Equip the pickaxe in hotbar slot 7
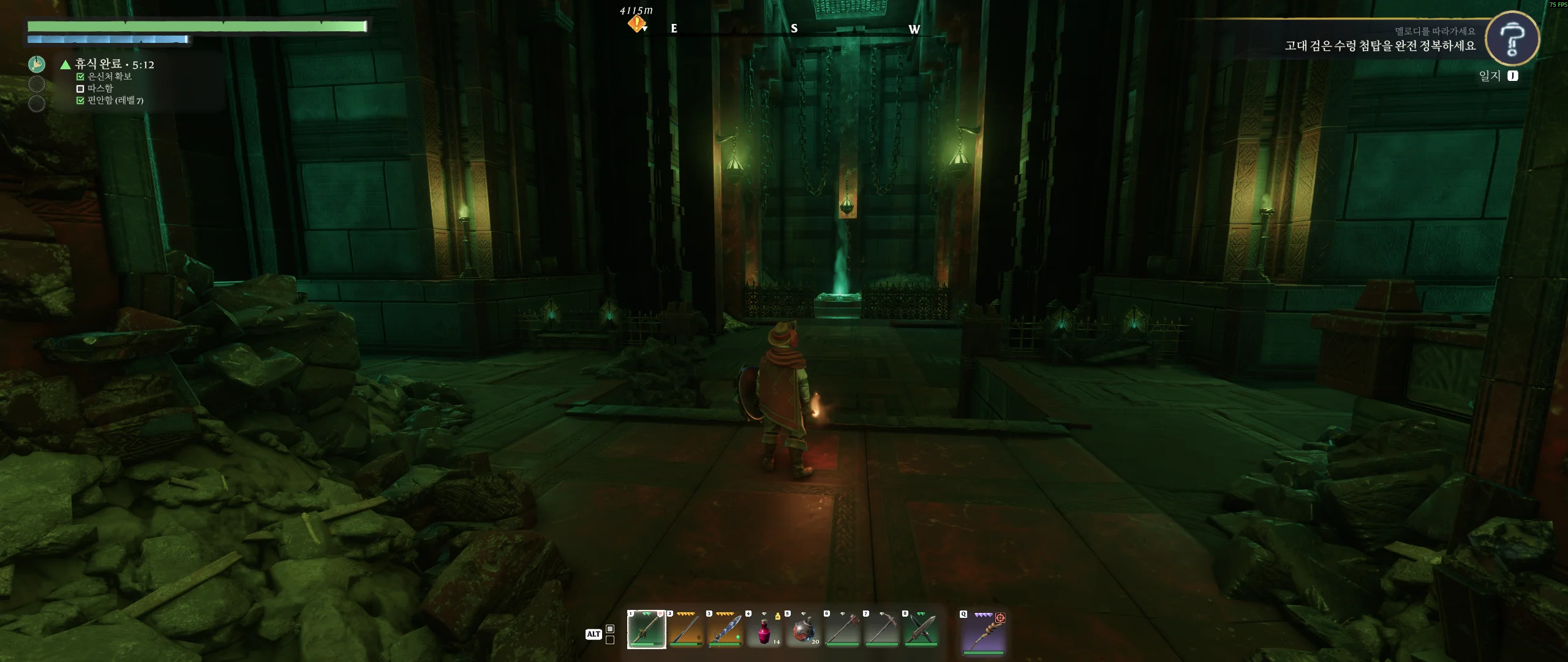Viewport: 1568px width, 662px height. tap(881, 629)
